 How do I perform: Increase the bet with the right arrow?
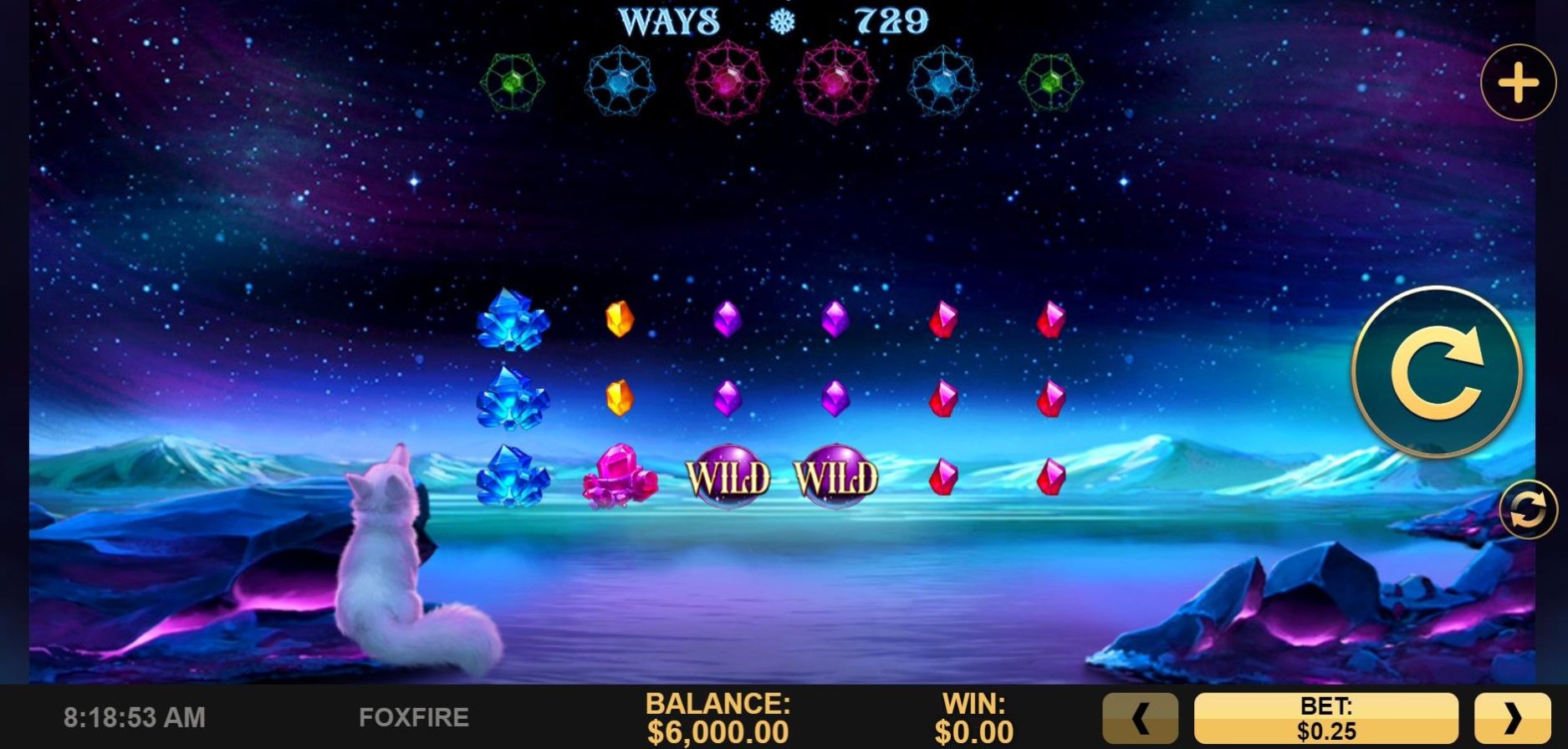1512,718
